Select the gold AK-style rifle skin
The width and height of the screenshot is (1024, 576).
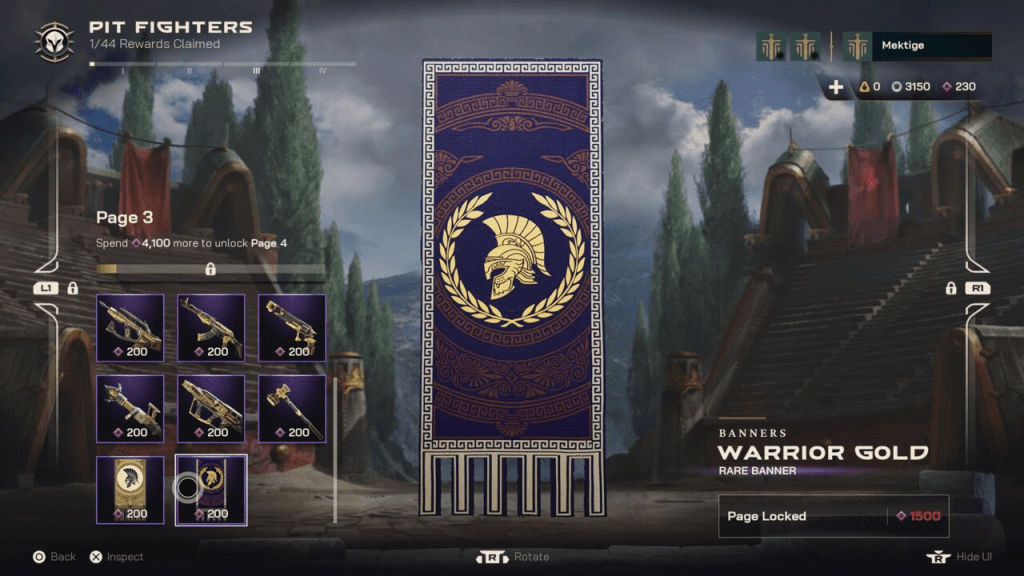[x=211, y=328]
